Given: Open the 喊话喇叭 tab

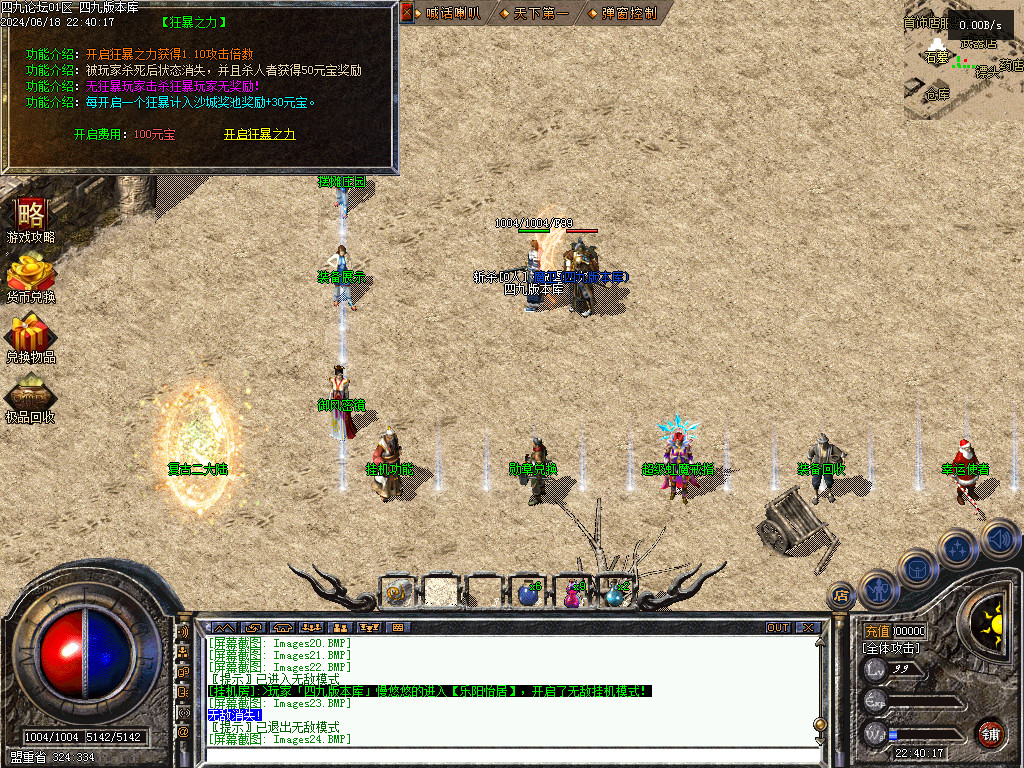Looking at the screenshot, I should 452,13.
